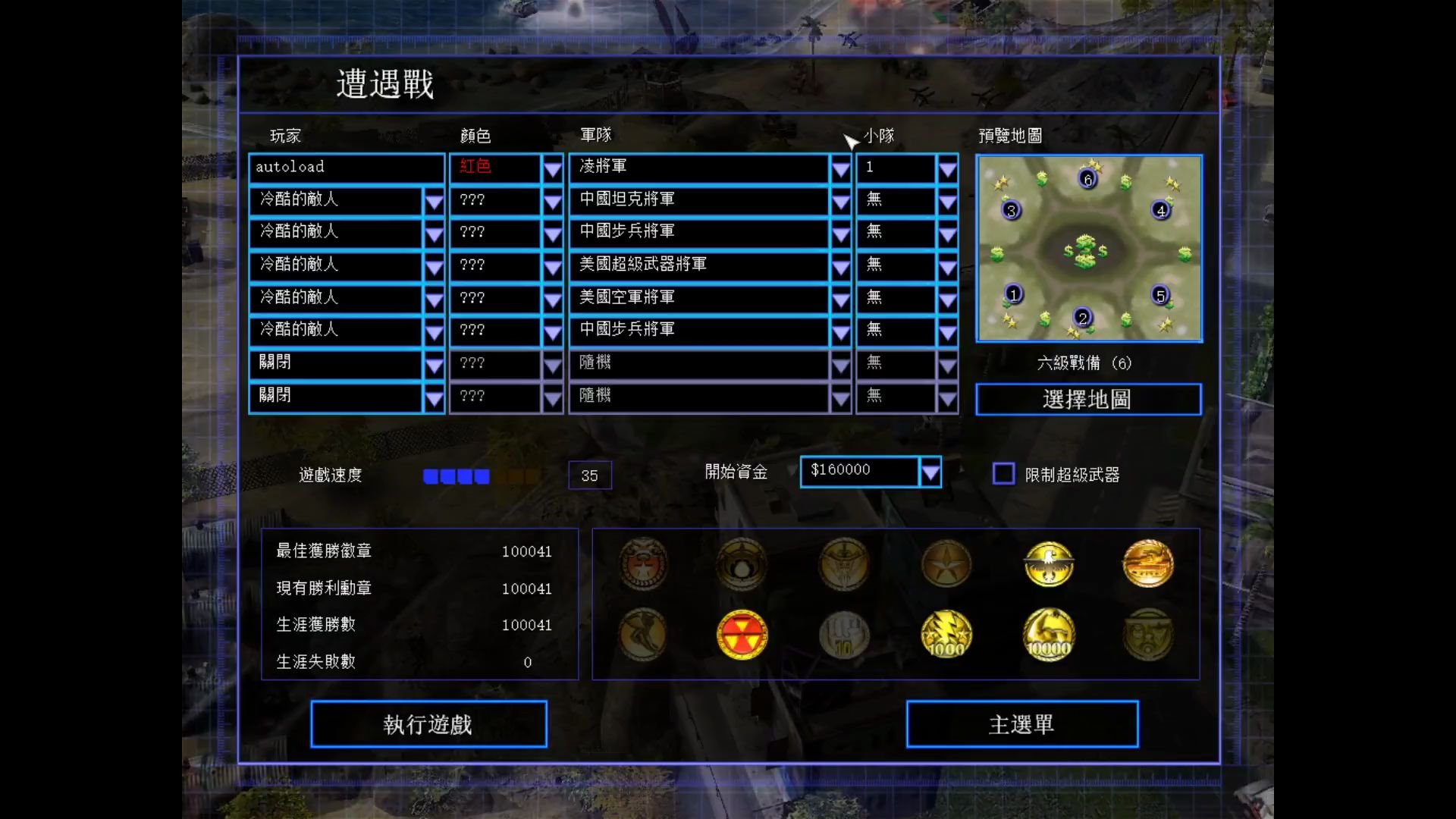Click the gold eagle medal
1456x819 pixels.
pos(1049,563)
